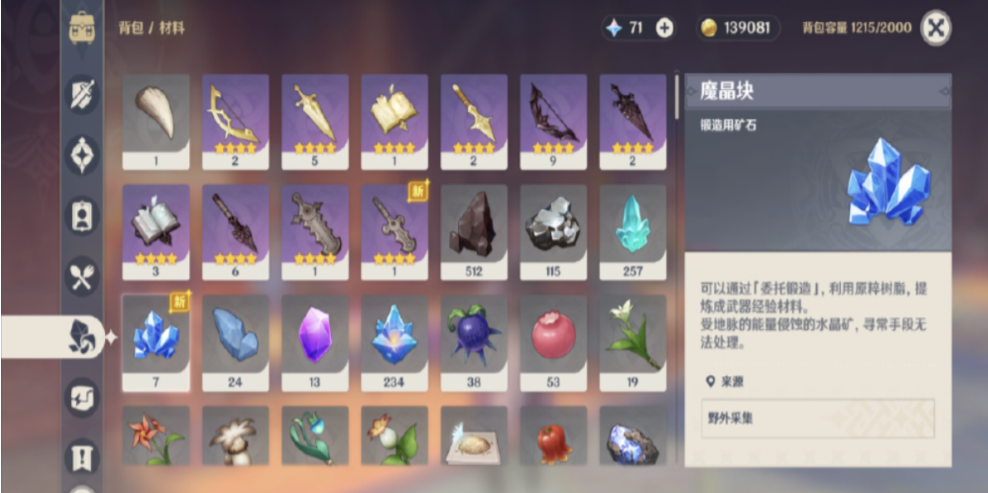Pick the open book billet with 3
This screenshot has width=988, height=493.
[x=155, y=230]
